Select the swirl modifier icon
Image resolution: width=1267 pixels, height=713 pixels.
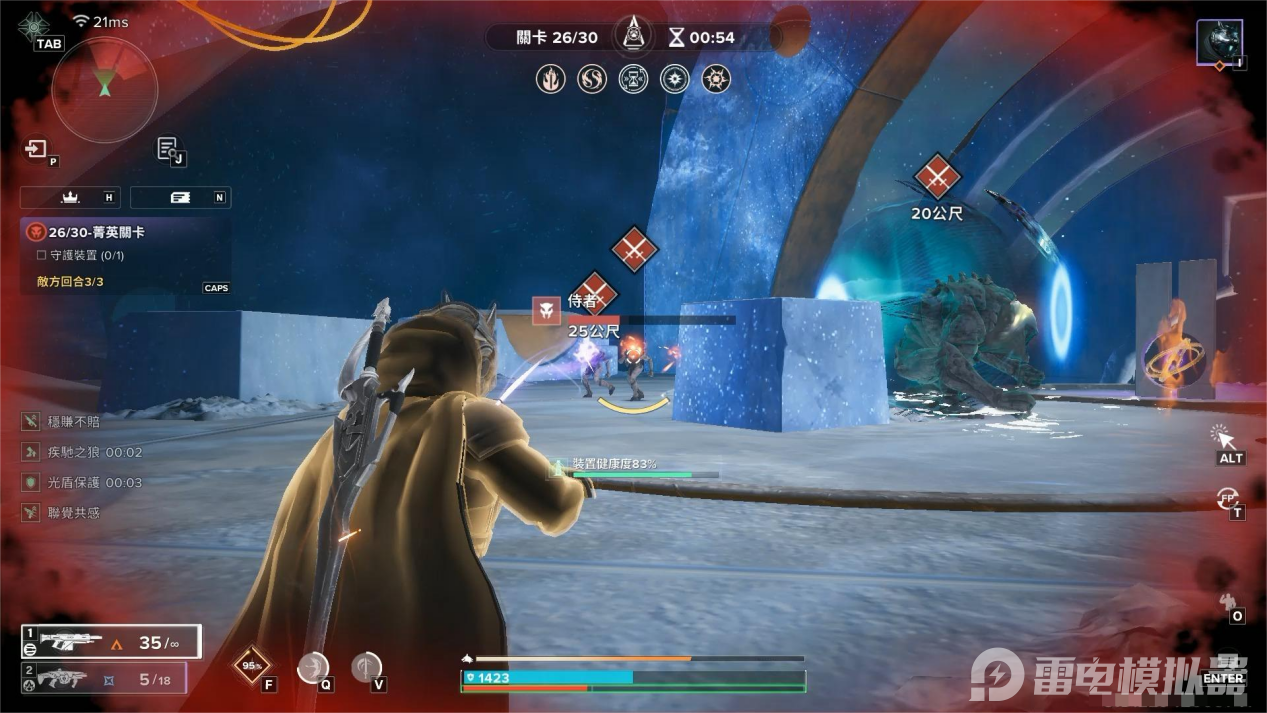(x=592, y=79)
